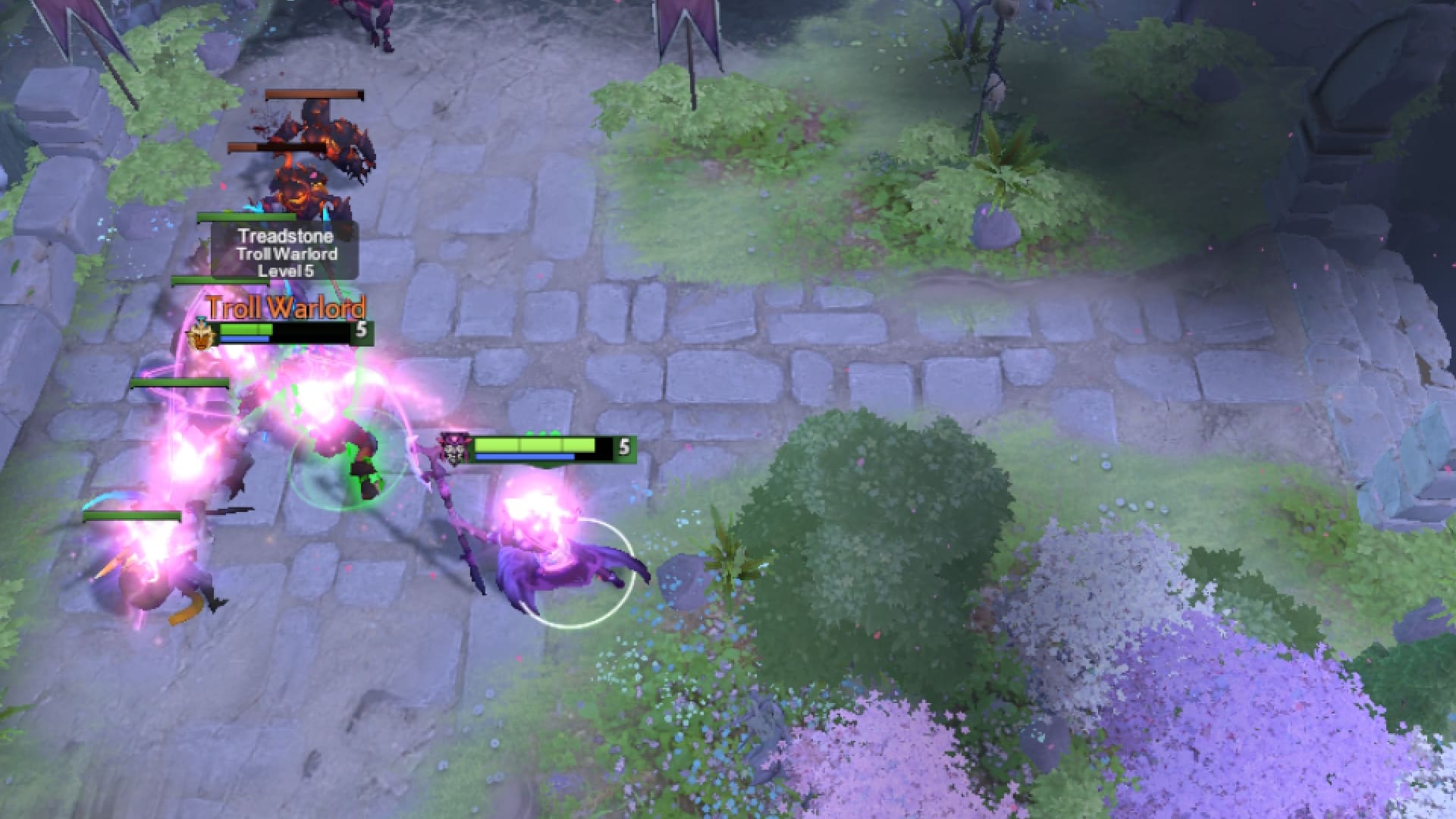Click the orange Troll Warlord nameplate text

[287, 309]
